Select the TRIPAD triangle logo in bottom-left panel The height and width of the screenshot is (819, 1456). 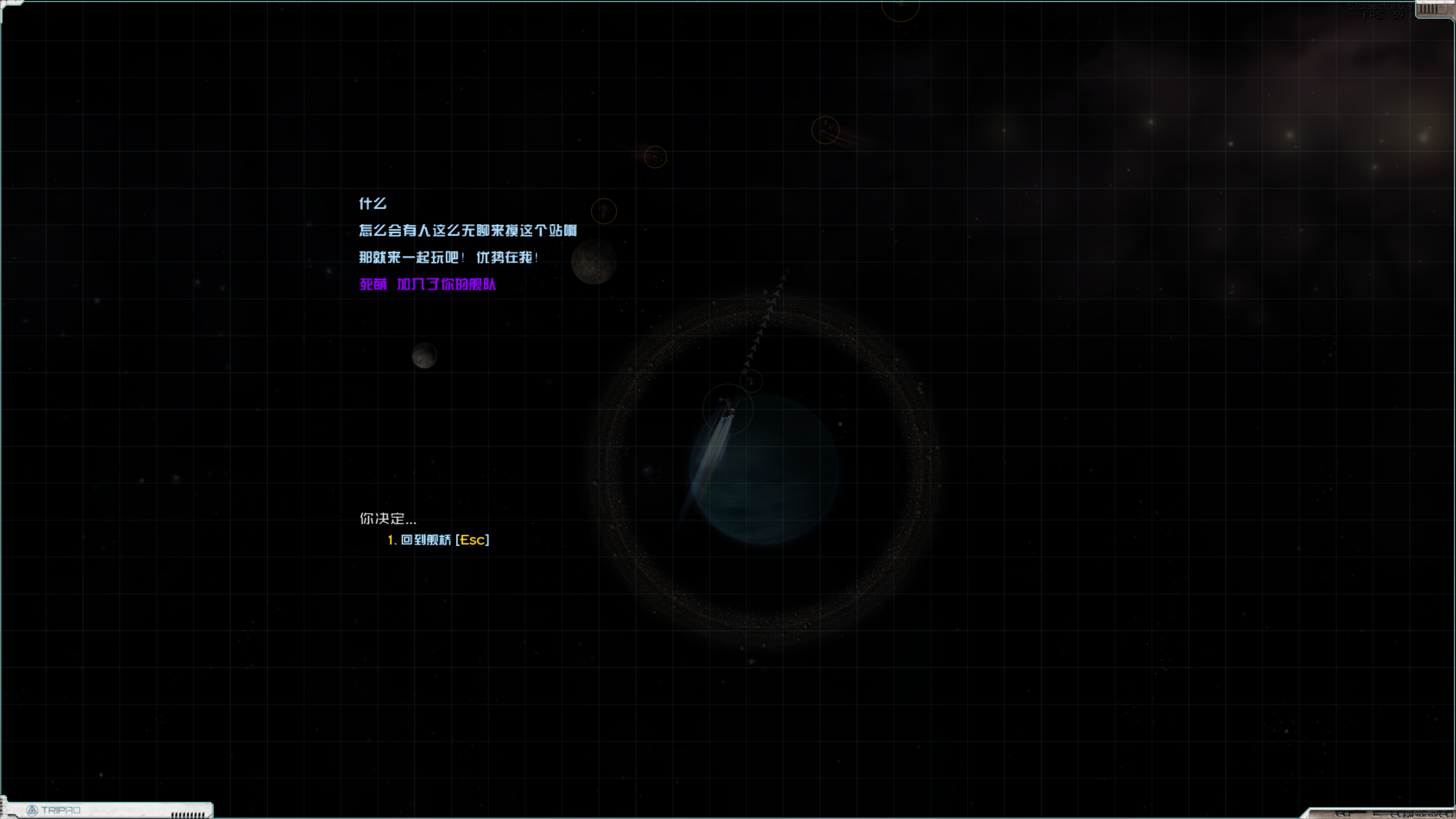point(31,810)
